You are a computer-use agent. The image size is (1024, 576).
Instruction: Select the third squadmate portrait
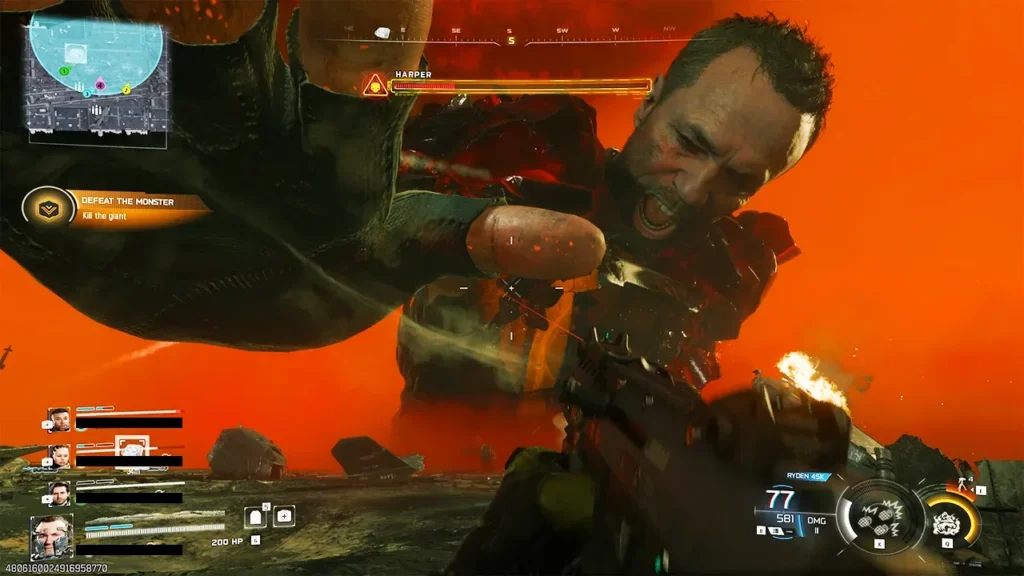pyautogui.click(x=59, y=492)
